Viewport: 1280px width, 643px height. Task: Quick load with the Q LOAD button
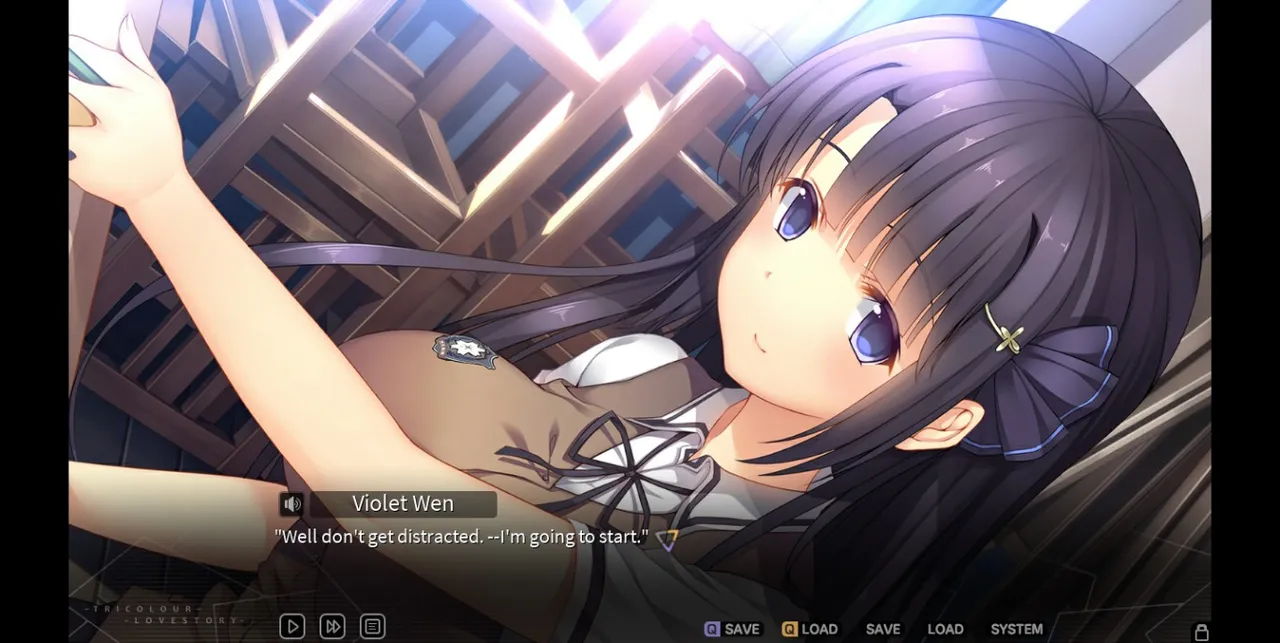(810, 629)
